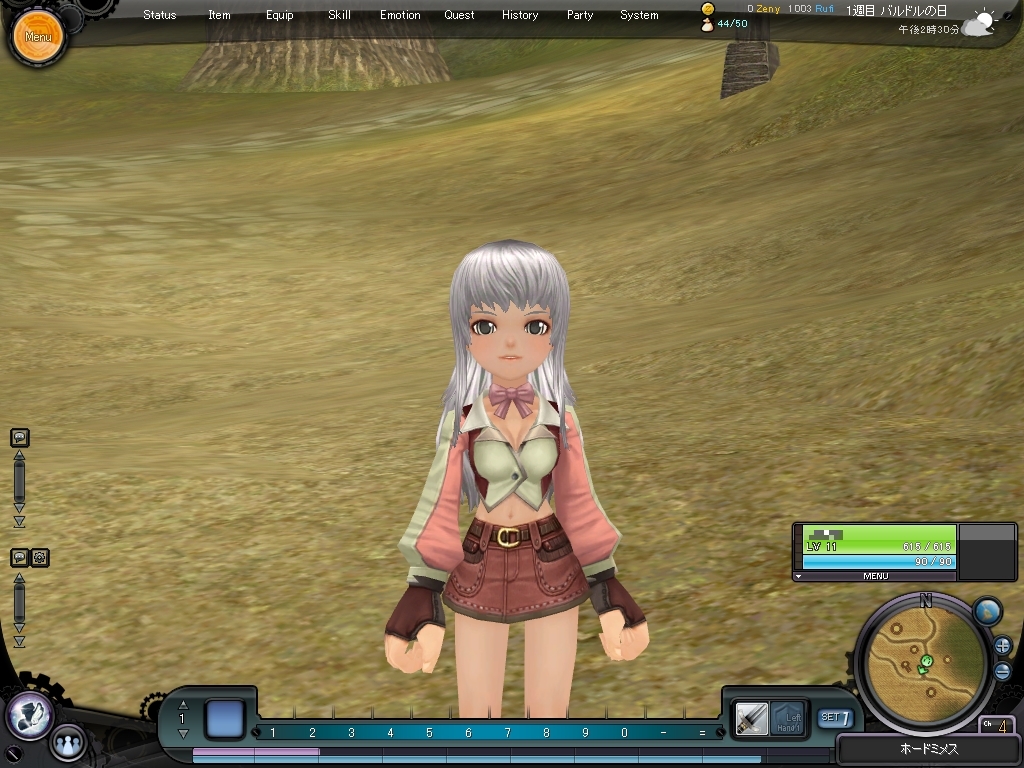Open the Skill menu

click(339, 15)
